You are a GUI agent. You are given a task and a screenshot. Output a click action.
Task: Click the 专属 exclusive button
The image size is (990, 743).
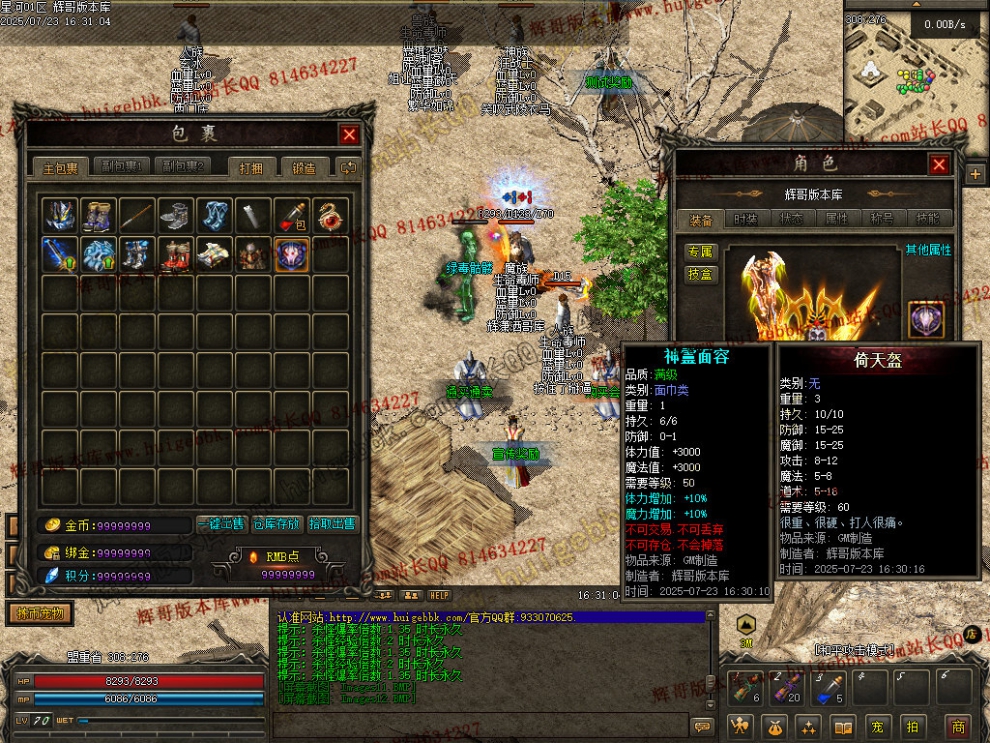[700, 251]
